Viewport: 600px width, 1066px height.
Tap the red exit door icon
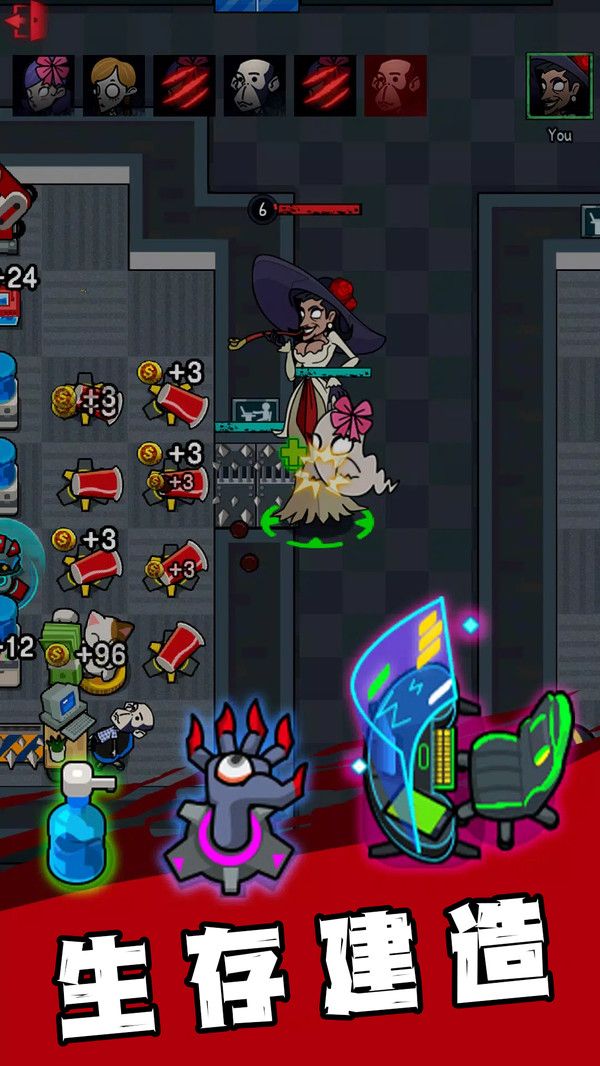tap(27, 19)
